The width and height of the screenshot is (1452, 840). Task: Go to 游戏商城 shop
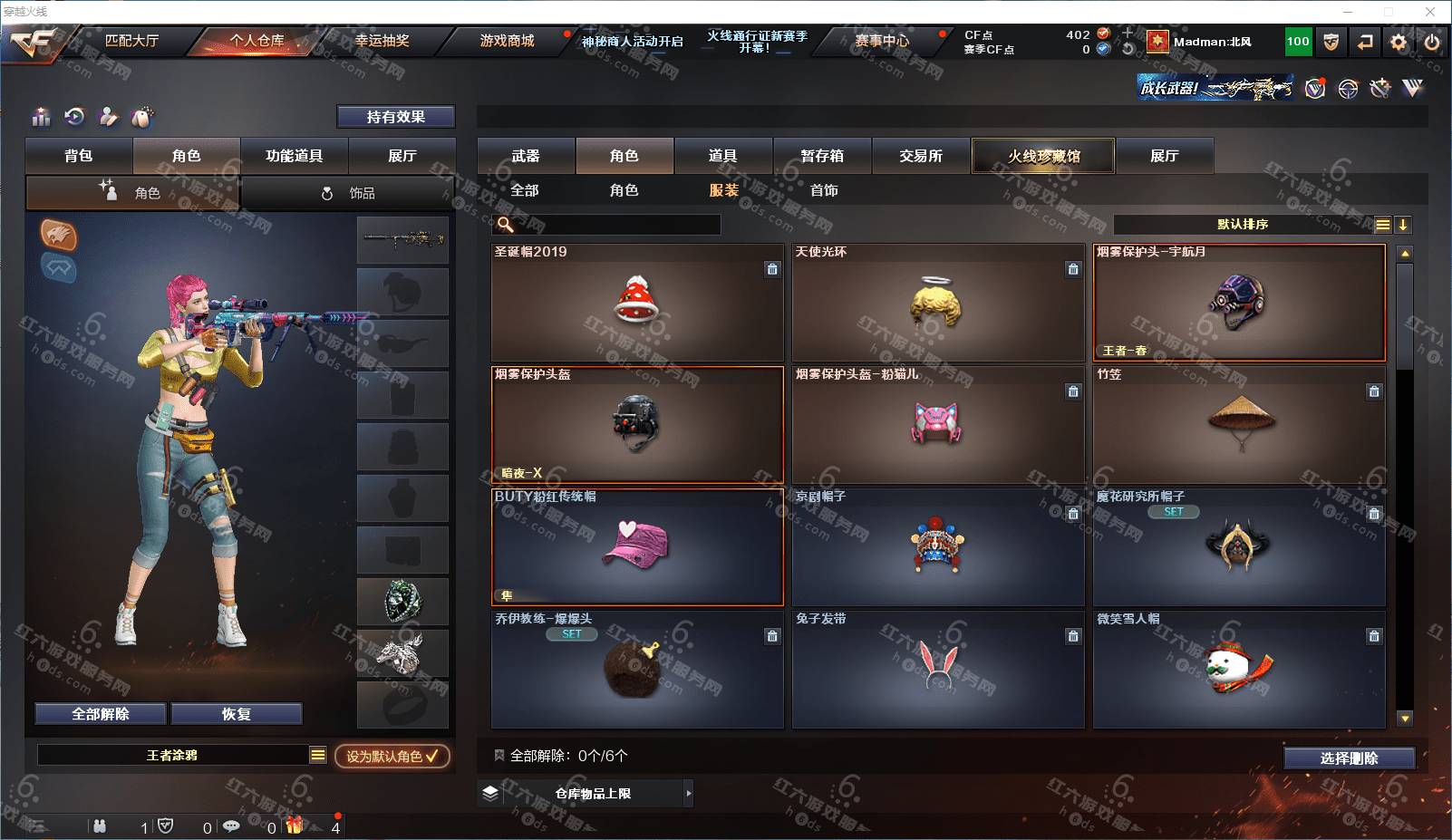point(507,41)
